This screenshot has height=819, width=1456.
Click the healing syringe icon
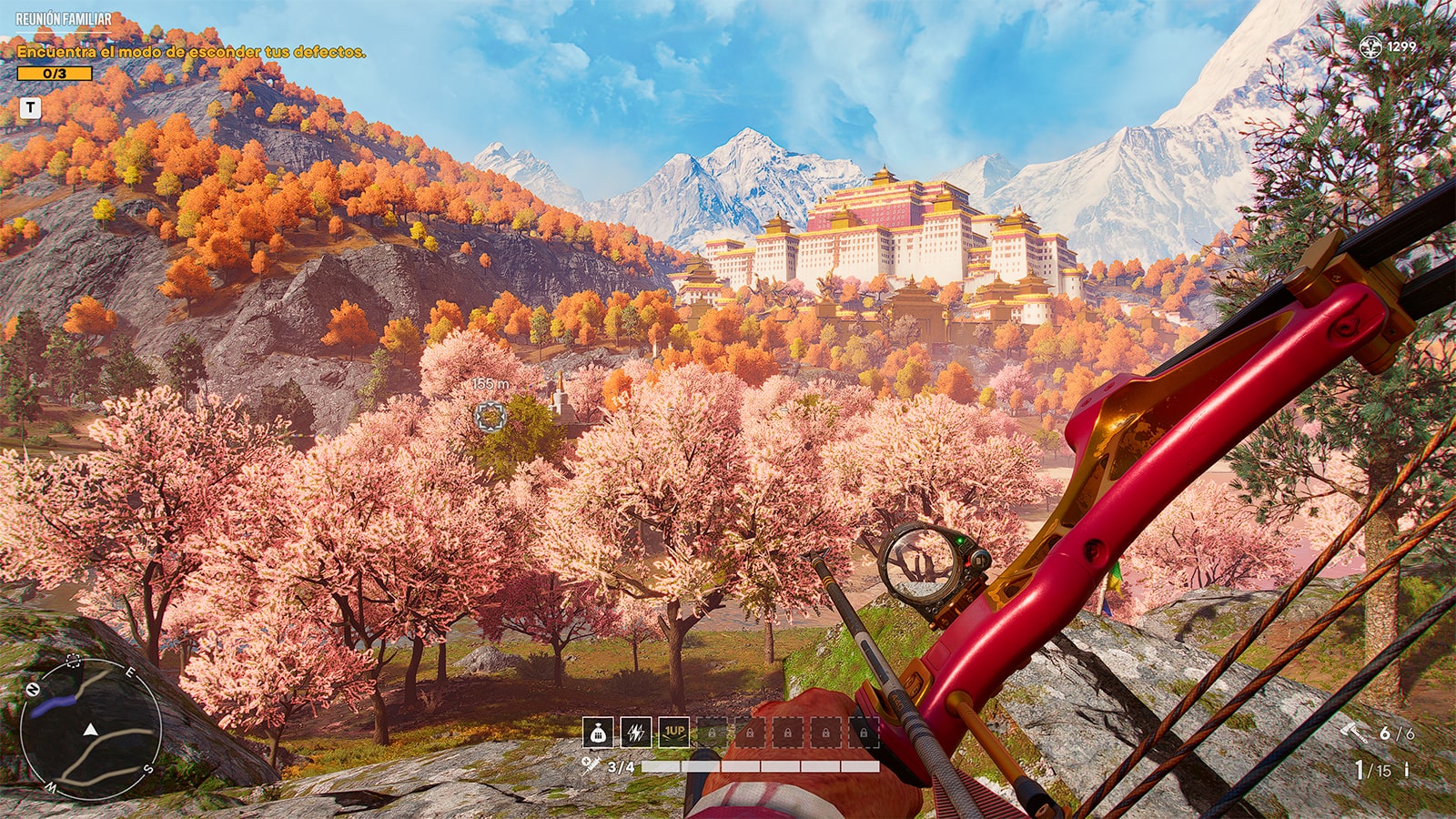[x=591, y=766]
